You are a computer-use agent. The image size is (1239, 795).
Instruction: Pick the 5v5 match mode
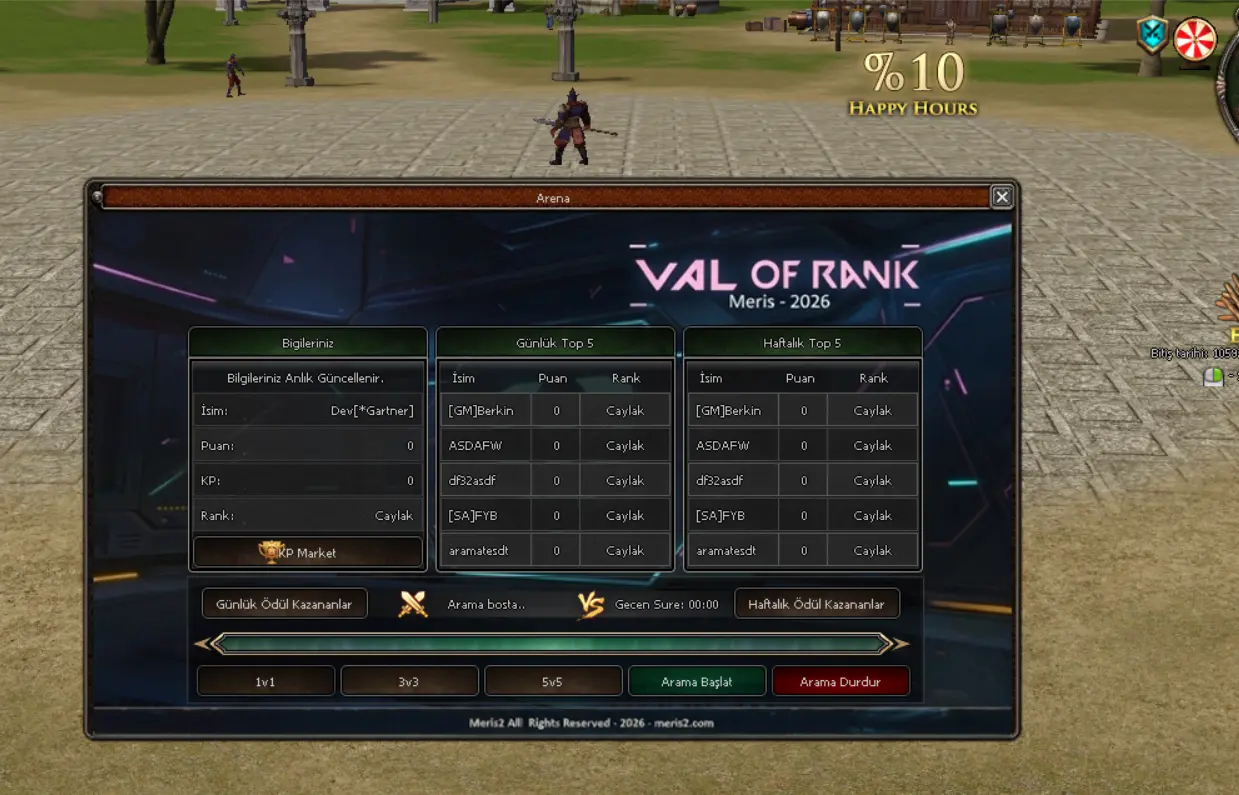click(553, 681)
